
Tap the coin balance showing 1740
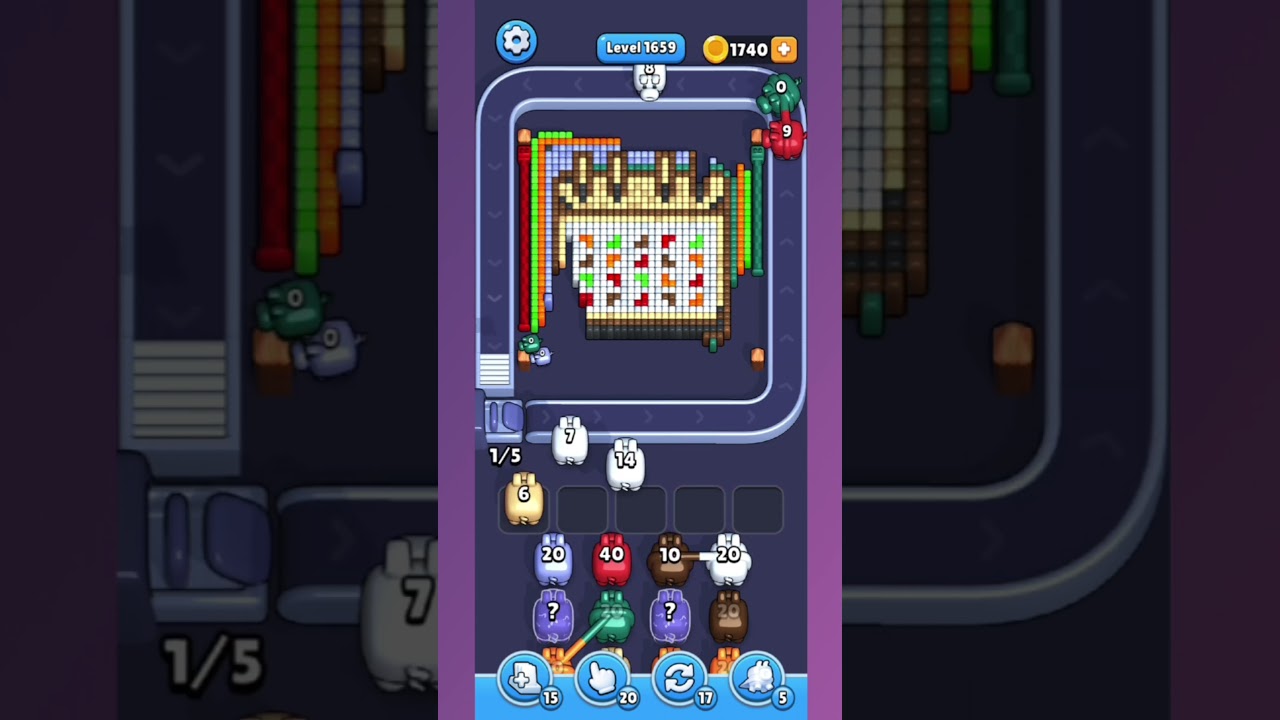747,49
